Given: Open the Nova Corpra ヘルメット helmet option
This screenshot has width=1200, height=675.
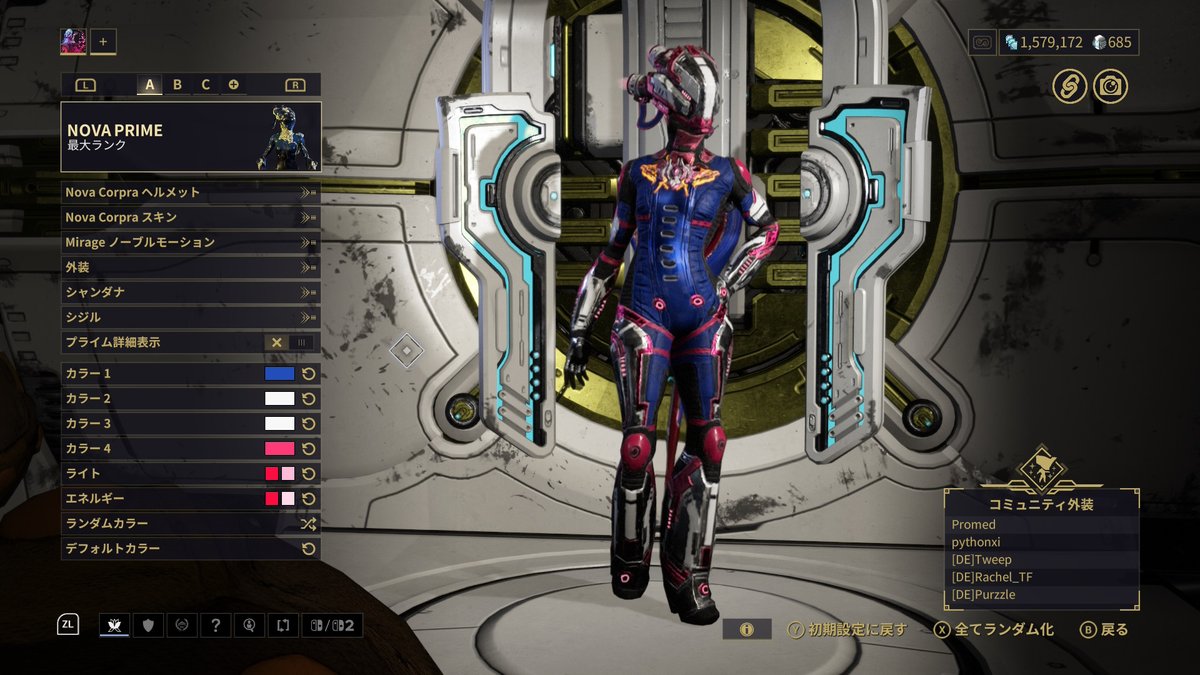Looking at the screenshot, I should click(190, 192).
